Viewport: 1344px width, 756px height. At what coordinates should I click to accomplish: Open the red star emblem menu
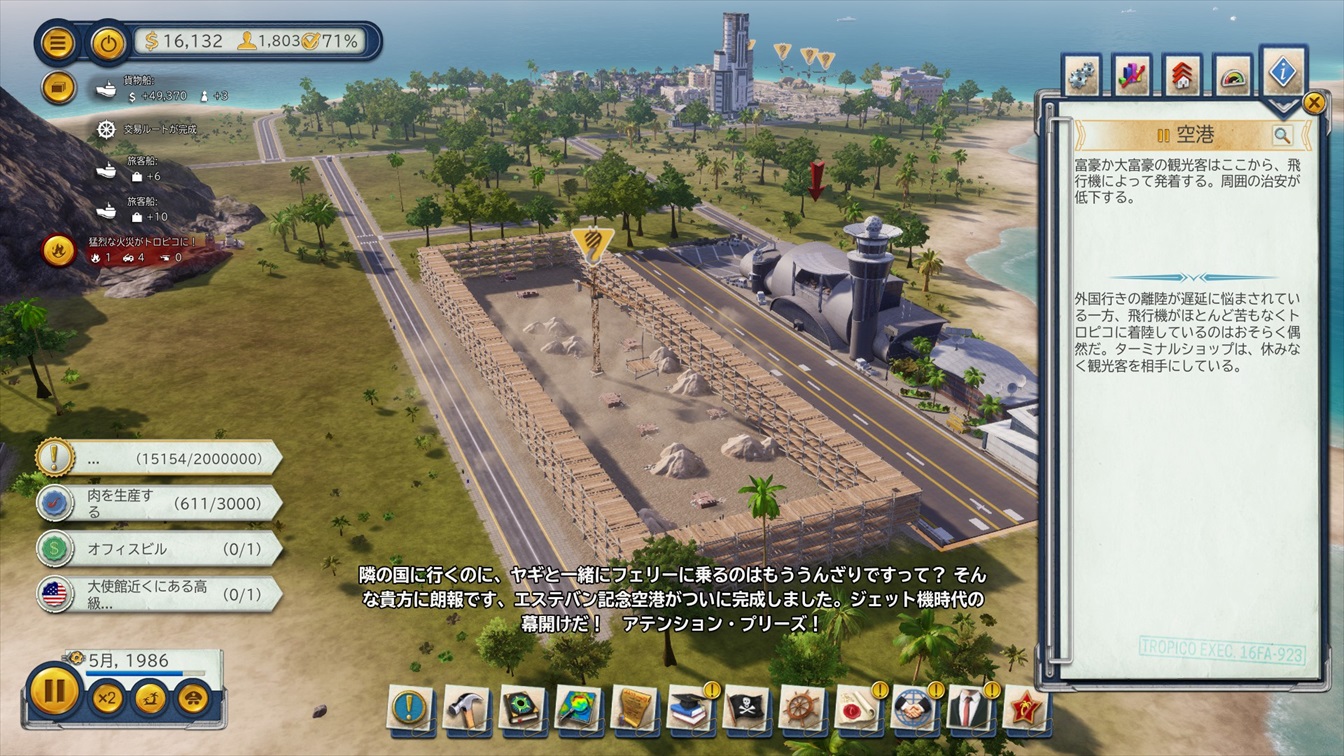click(x=1025, y=706)
